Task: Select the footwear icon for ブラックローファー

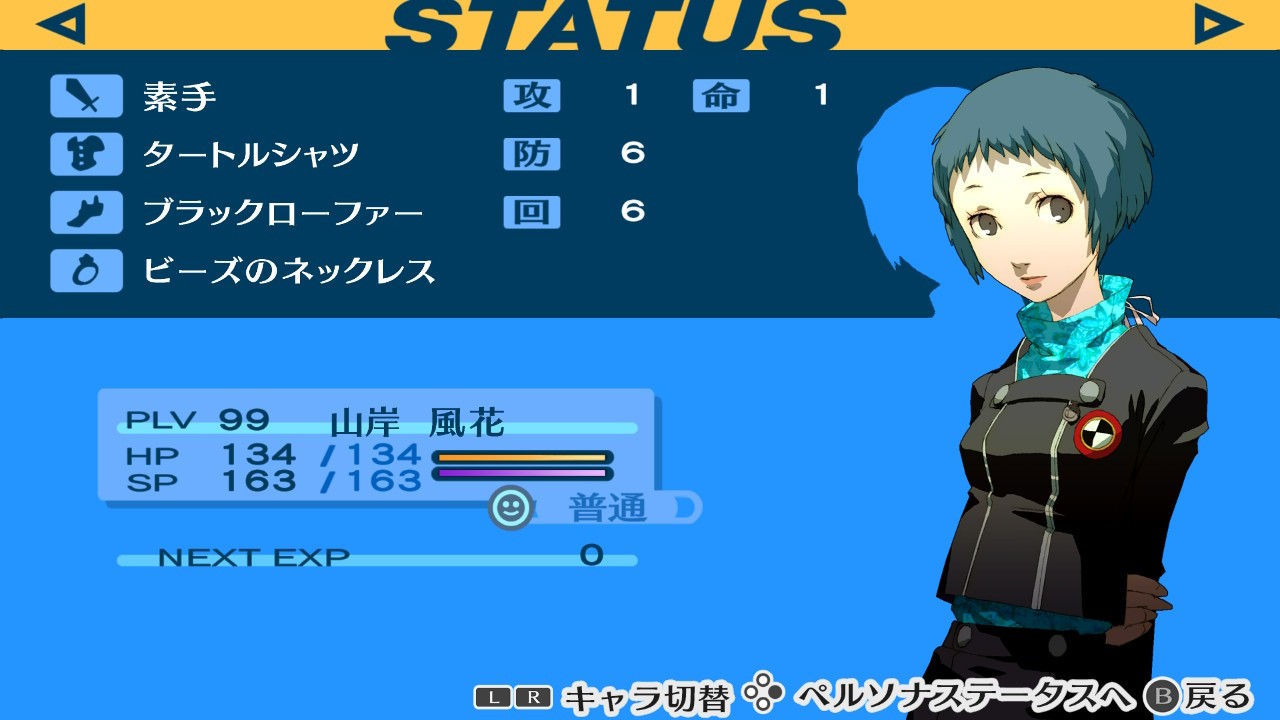Action: [85, 212]
